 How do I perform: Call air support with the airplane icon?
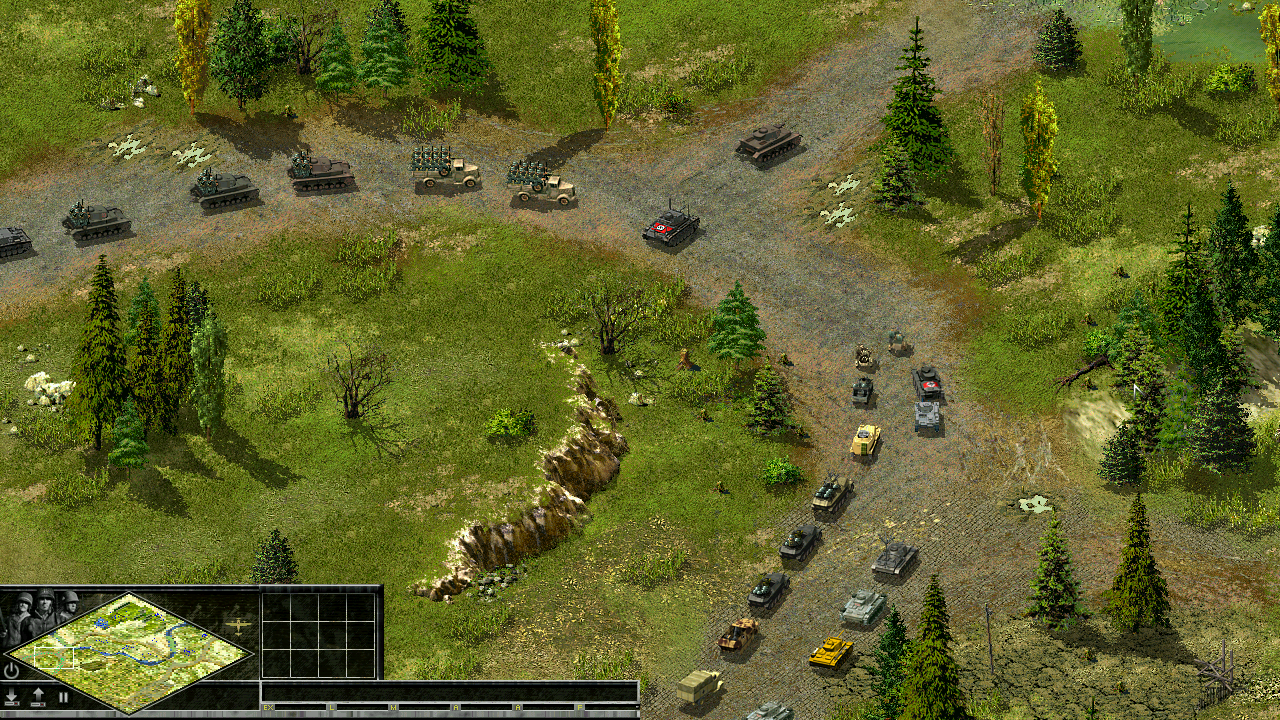click(x=239, y=626)
